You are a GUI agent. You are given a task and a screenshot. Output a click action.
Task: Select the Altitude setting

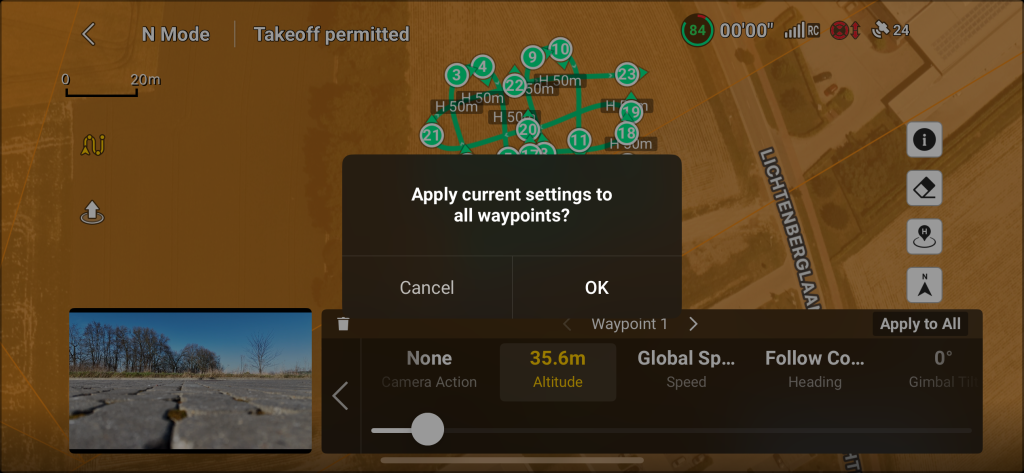point(557,368)
